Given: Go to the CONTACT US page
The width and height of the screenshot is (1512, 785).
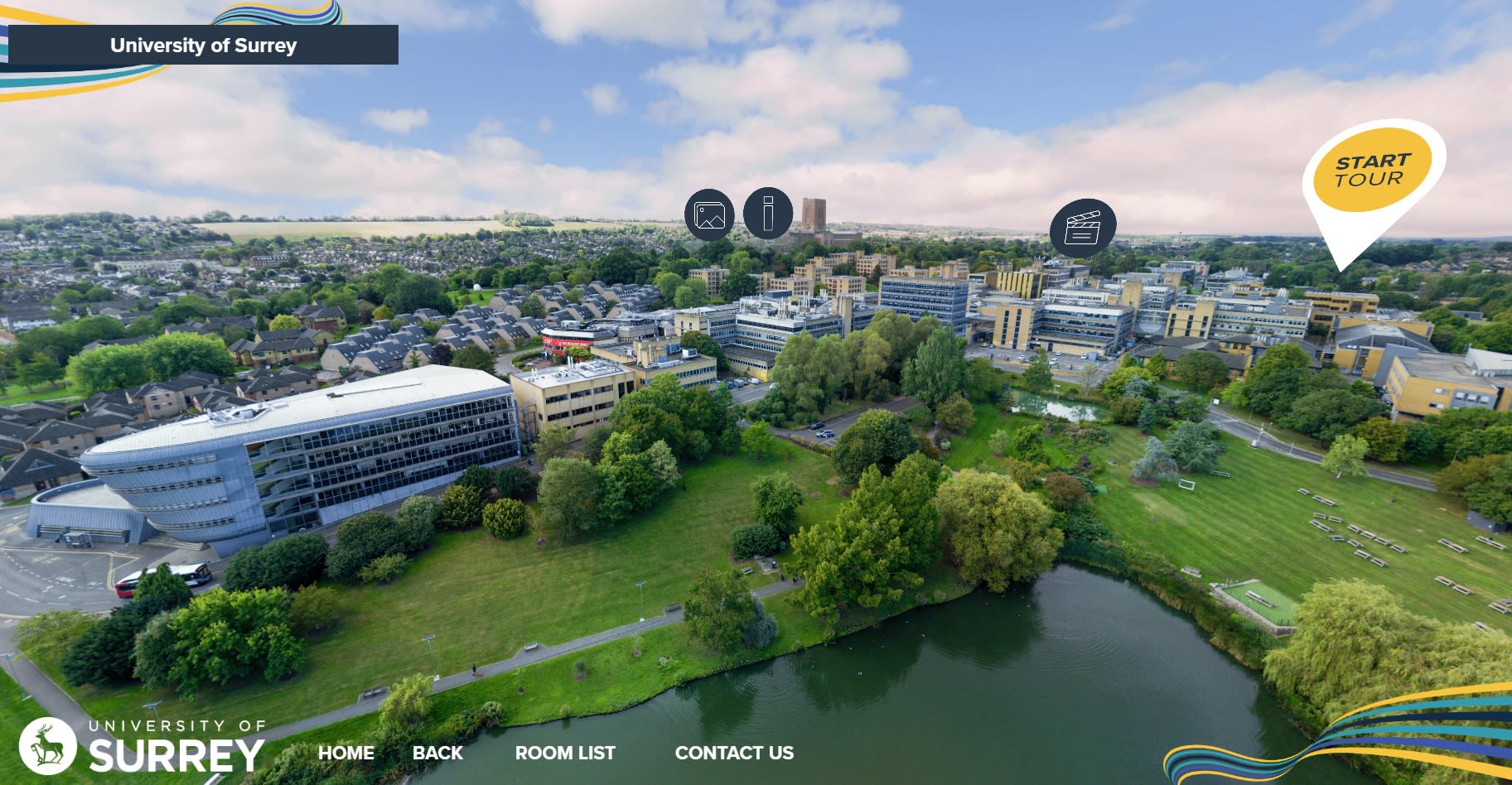Looking at the screenshot, I should pyautogui.click(x=734, y=754).
